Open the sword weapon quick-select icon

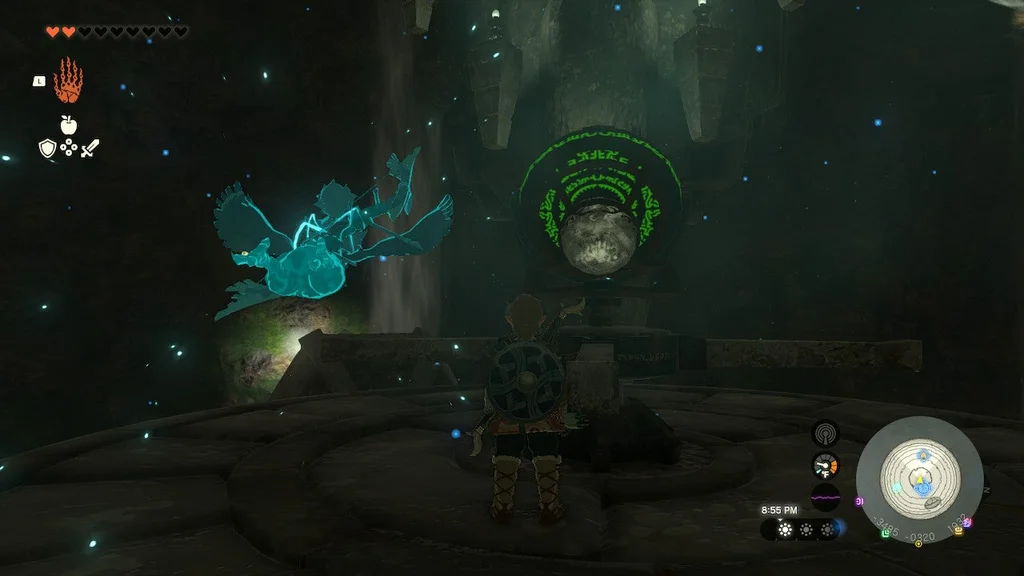90,149
